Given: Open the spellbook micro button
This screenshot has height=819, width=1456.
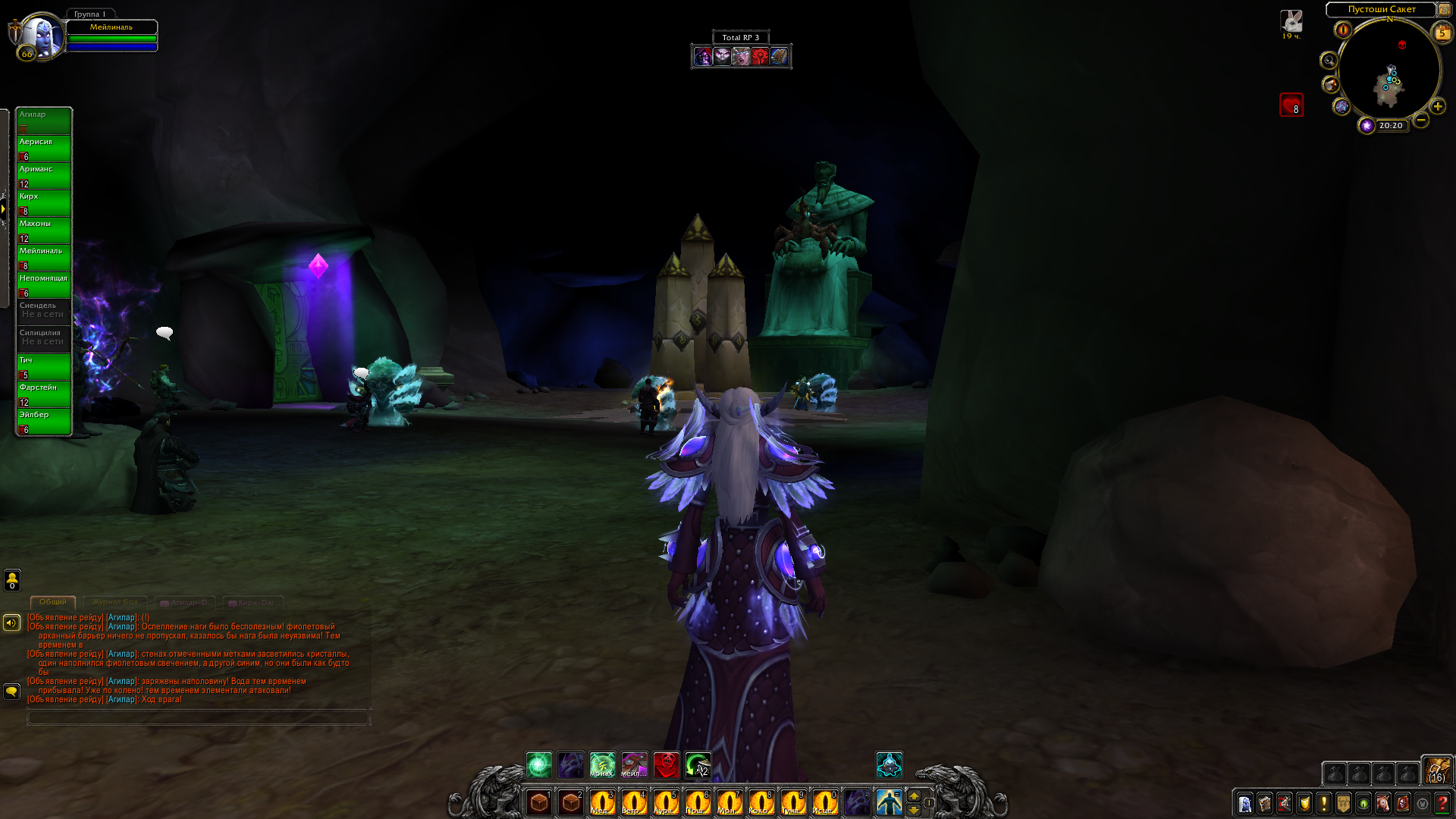Looking at the screenshot, I should tap(1265, 803).
